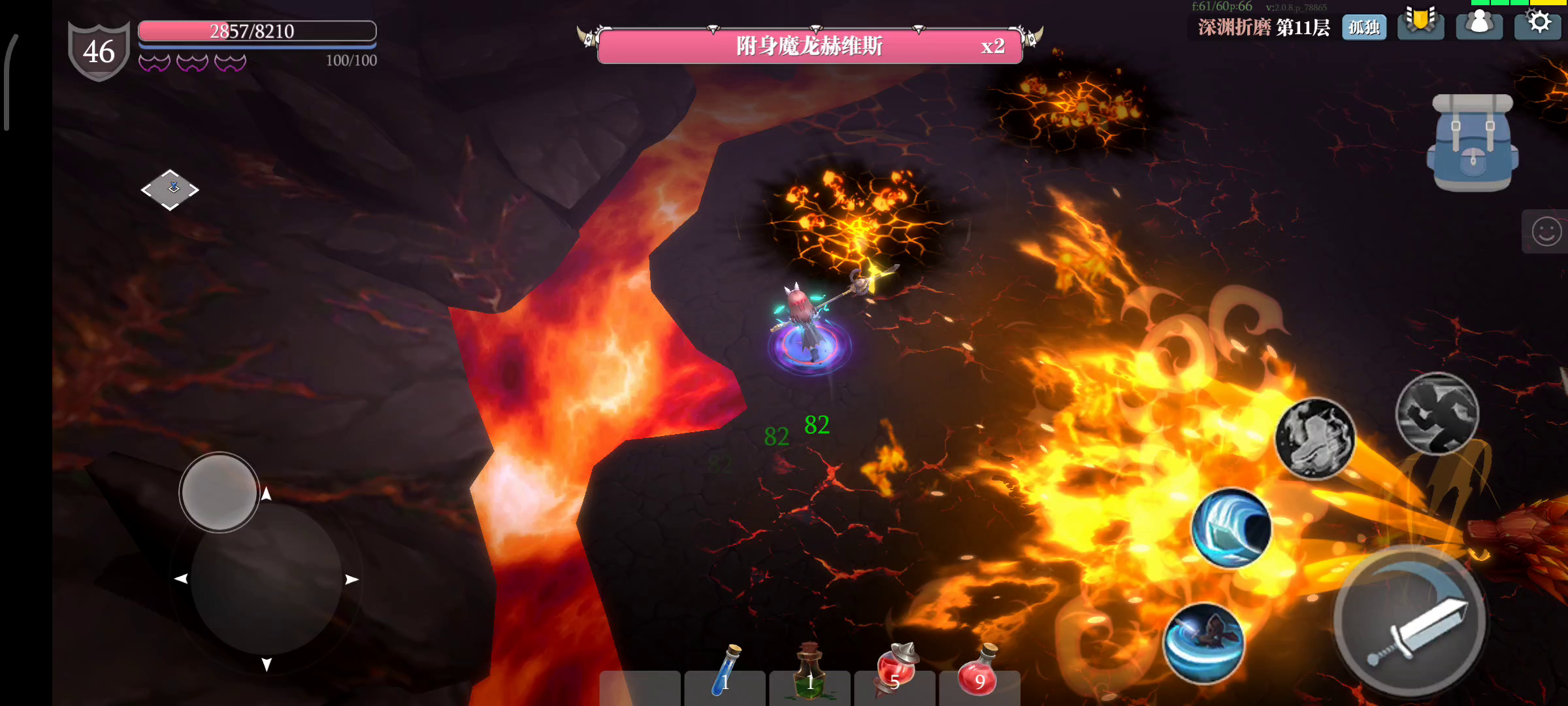The width and height of the screenshot is (1568, 706).
Task: Activate the grey running figure skill
Action: point(1437,413)
